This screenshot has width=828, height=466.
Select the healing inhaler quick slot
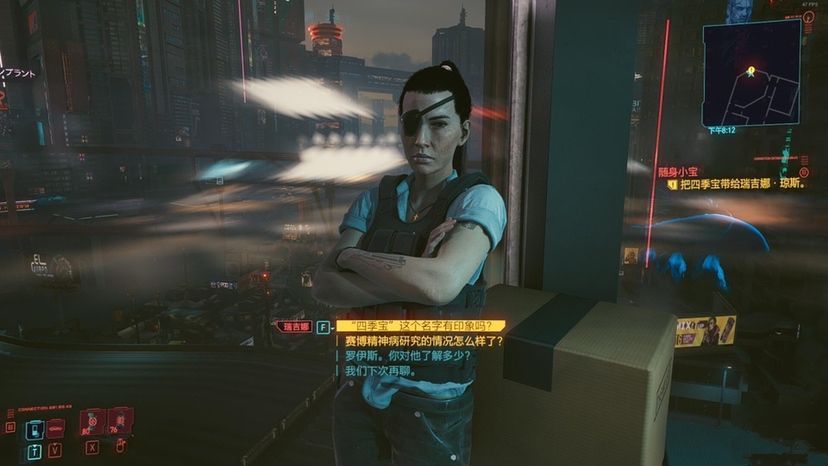point(92,421)
